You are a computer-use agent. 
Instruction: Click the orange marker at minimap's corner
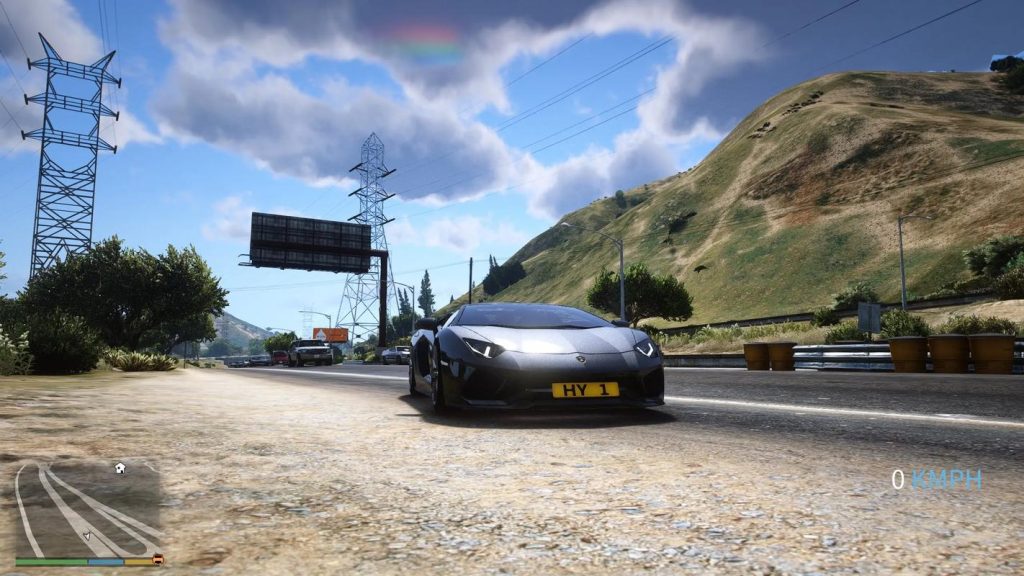click(x=158, y=560)
